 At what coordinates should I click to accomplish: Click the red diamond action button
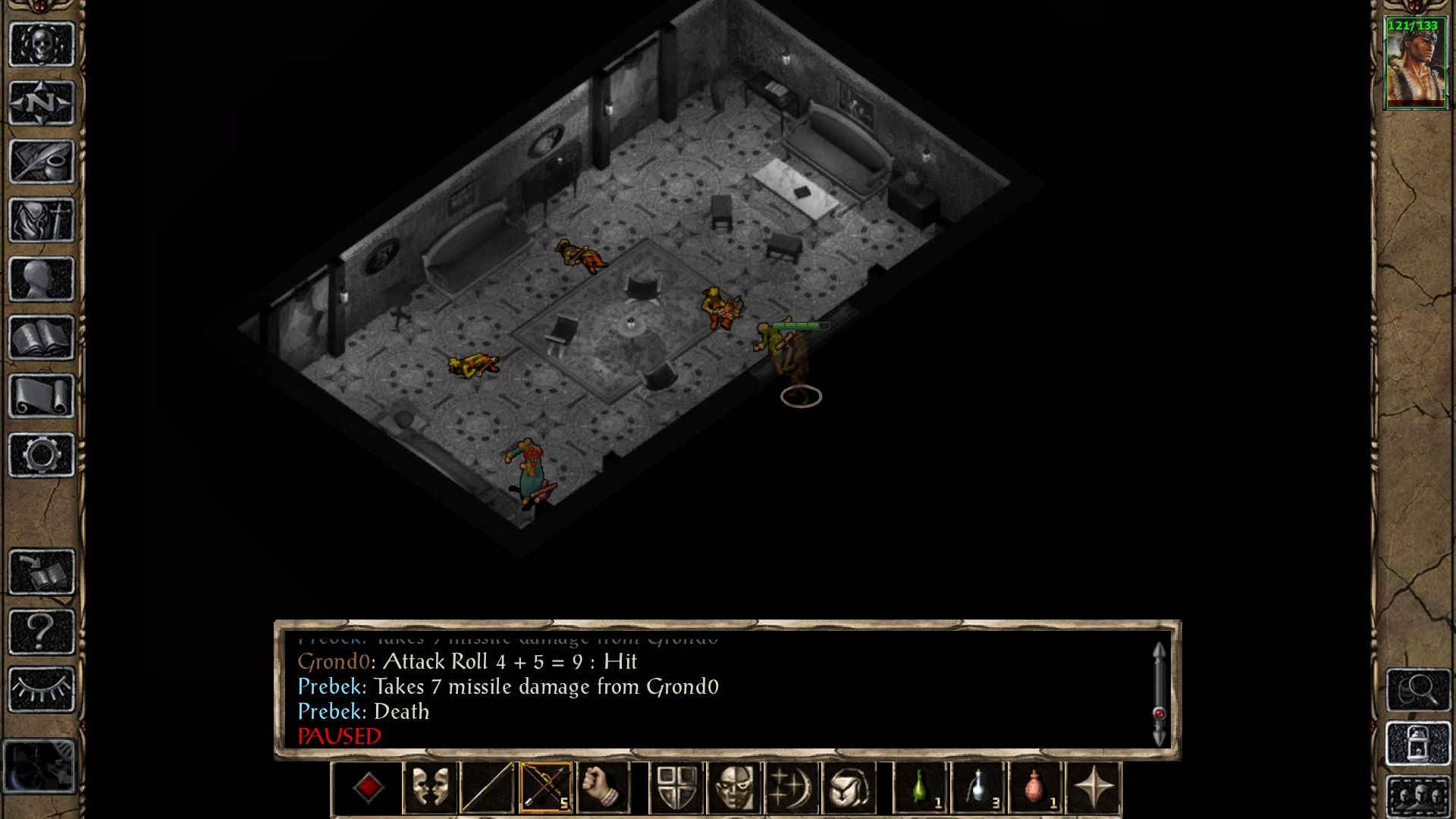[x=369, y=788]
